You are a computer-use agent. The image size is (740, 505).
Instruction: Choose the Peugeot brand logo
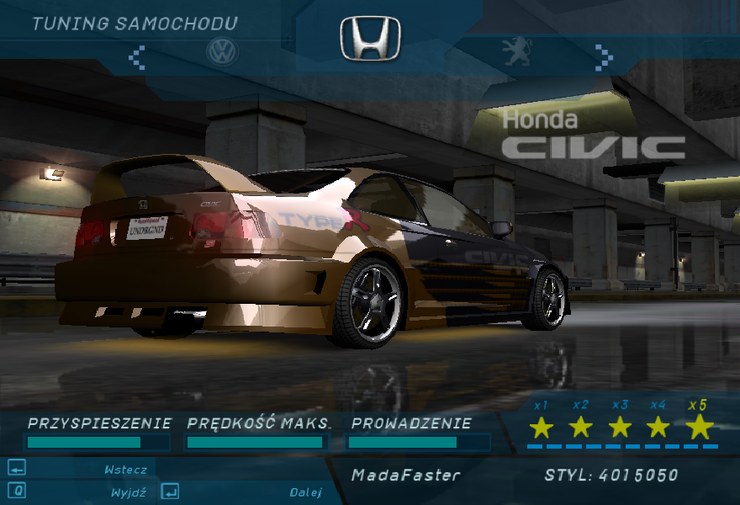coord(517,52)
